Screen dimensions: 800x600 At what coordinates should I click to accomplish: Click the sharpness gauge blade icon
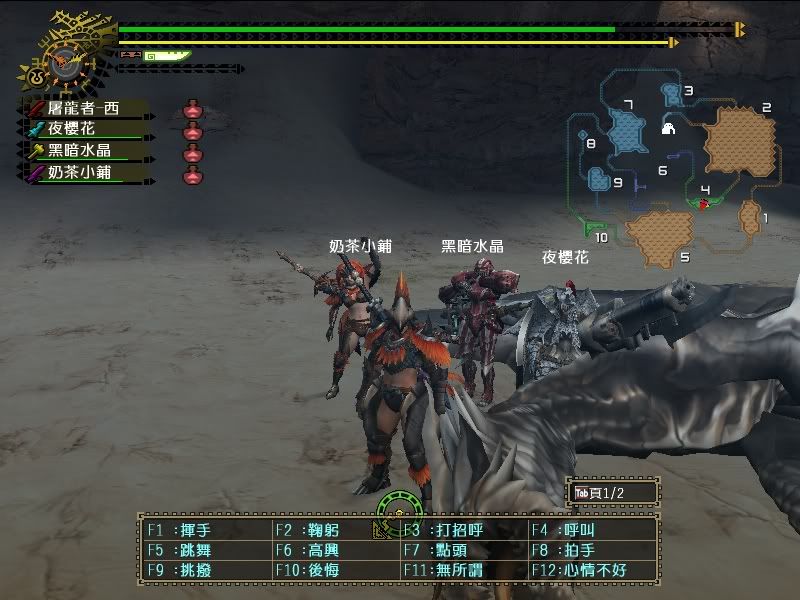pyautogui.click(x=166, y=56)
